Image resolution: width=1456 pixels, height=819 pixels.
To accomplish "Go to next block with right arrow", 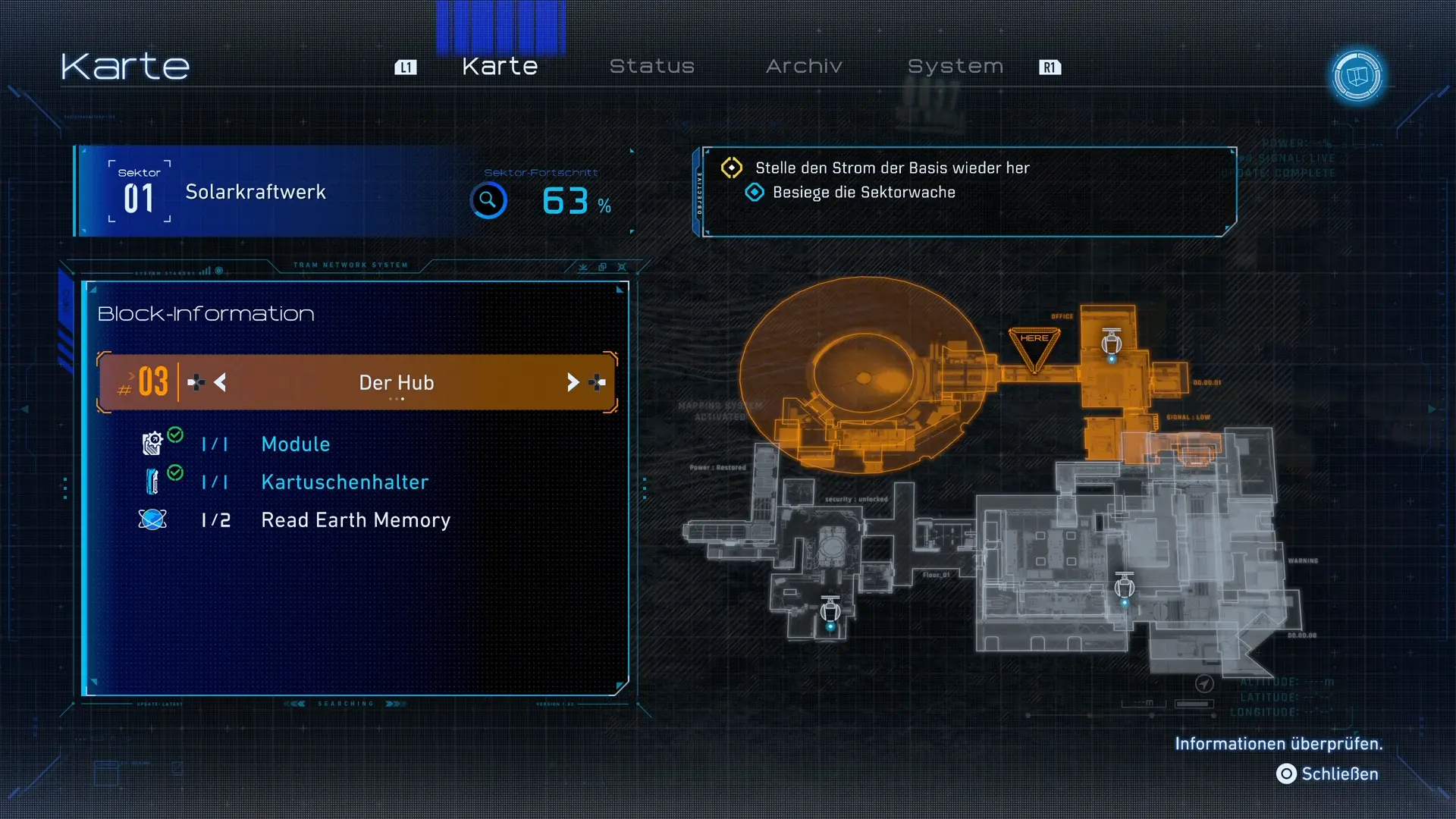I will (573, 383).
